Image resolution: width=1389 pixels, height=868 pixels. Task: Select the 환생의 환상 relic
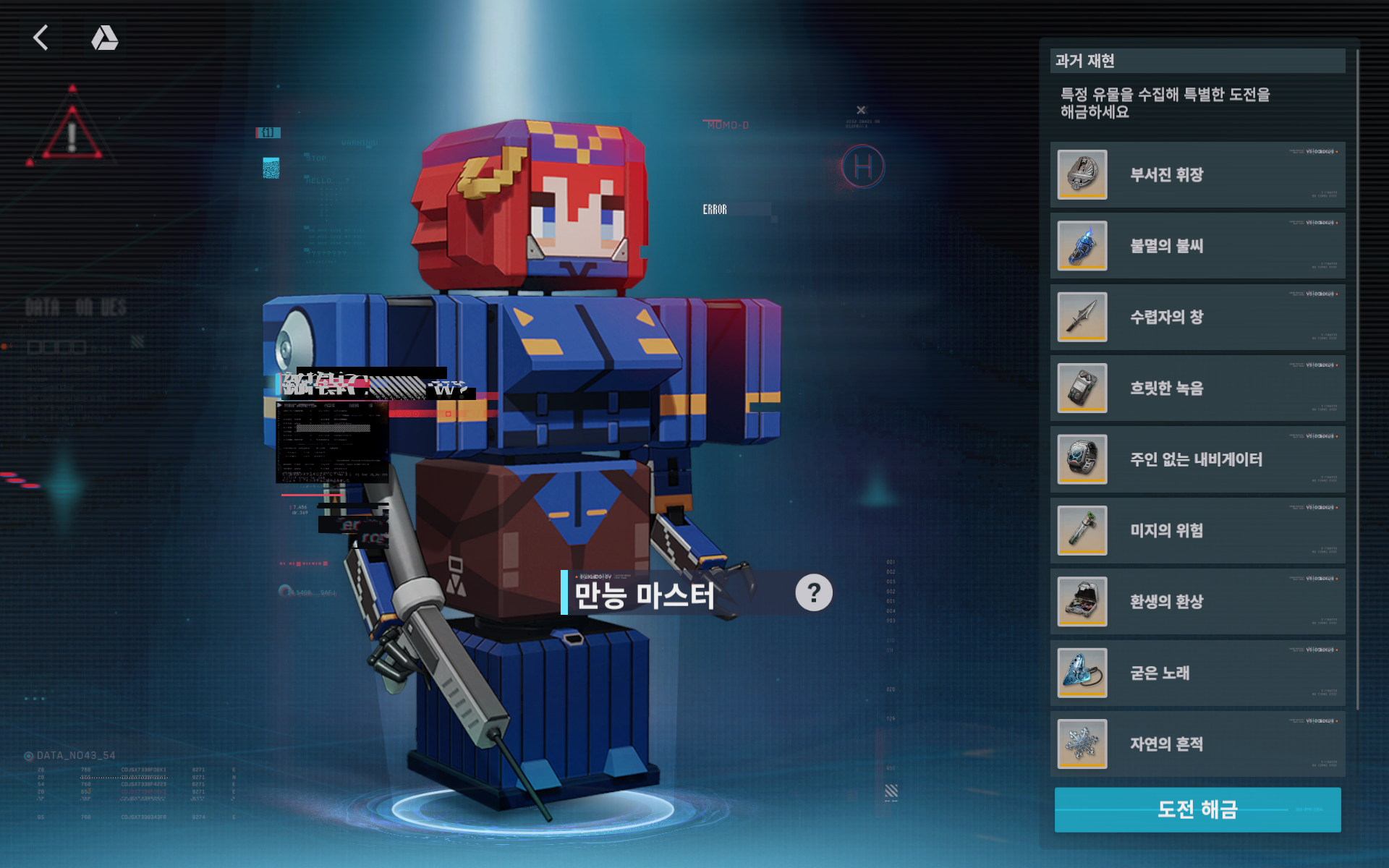point(1197,601)
